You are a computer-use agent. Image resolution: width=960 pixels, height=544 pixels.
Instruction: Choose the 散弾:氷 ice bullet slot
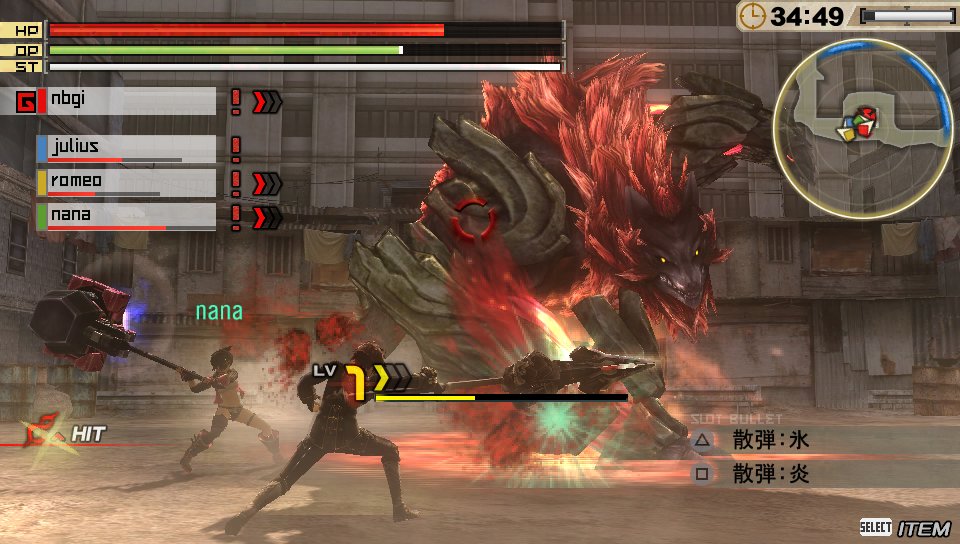point(770,440)
